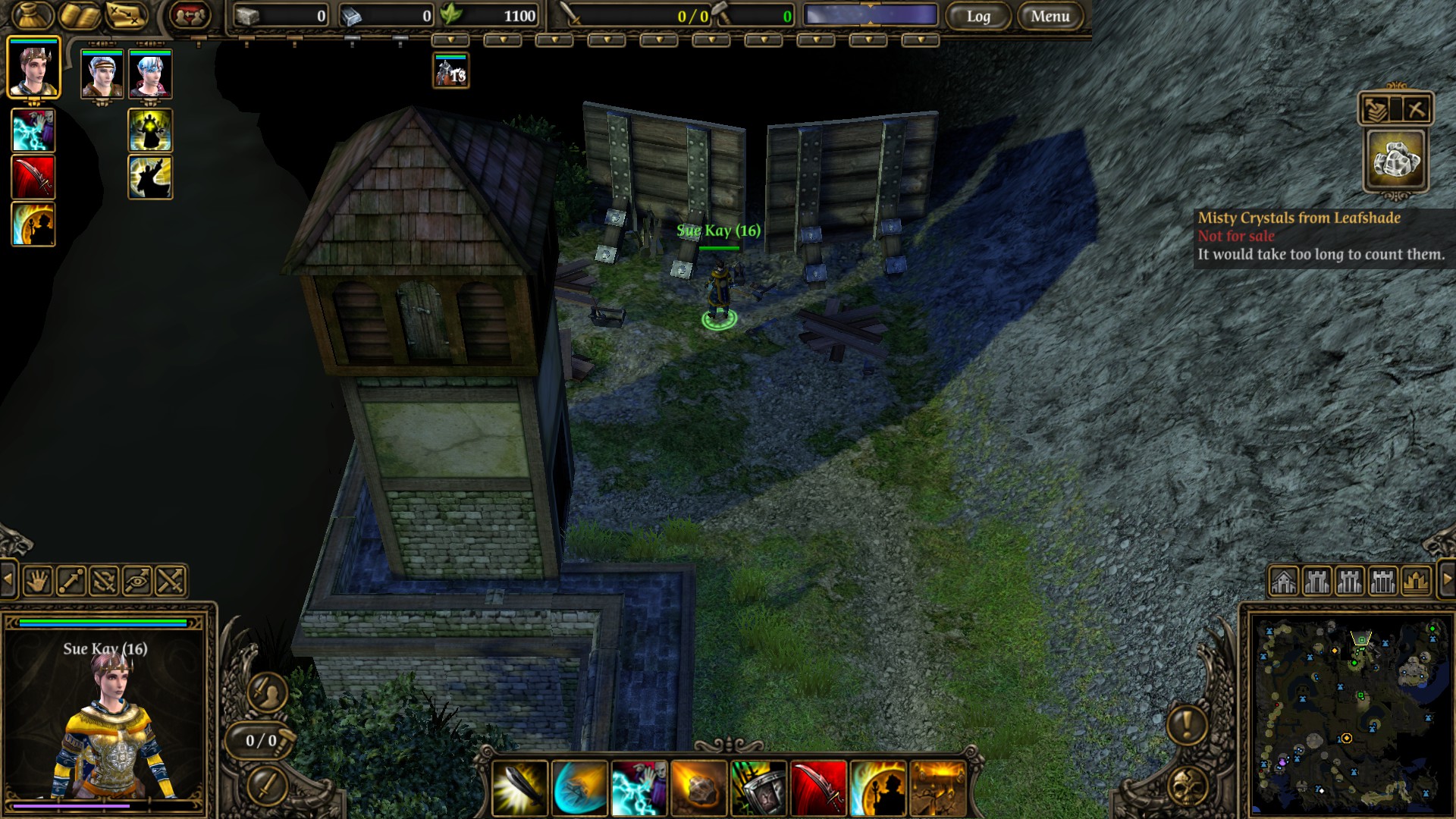Select the blue-haired companion portrait
The width and height of the screenshot is (1456, 819).
(150, 74)
